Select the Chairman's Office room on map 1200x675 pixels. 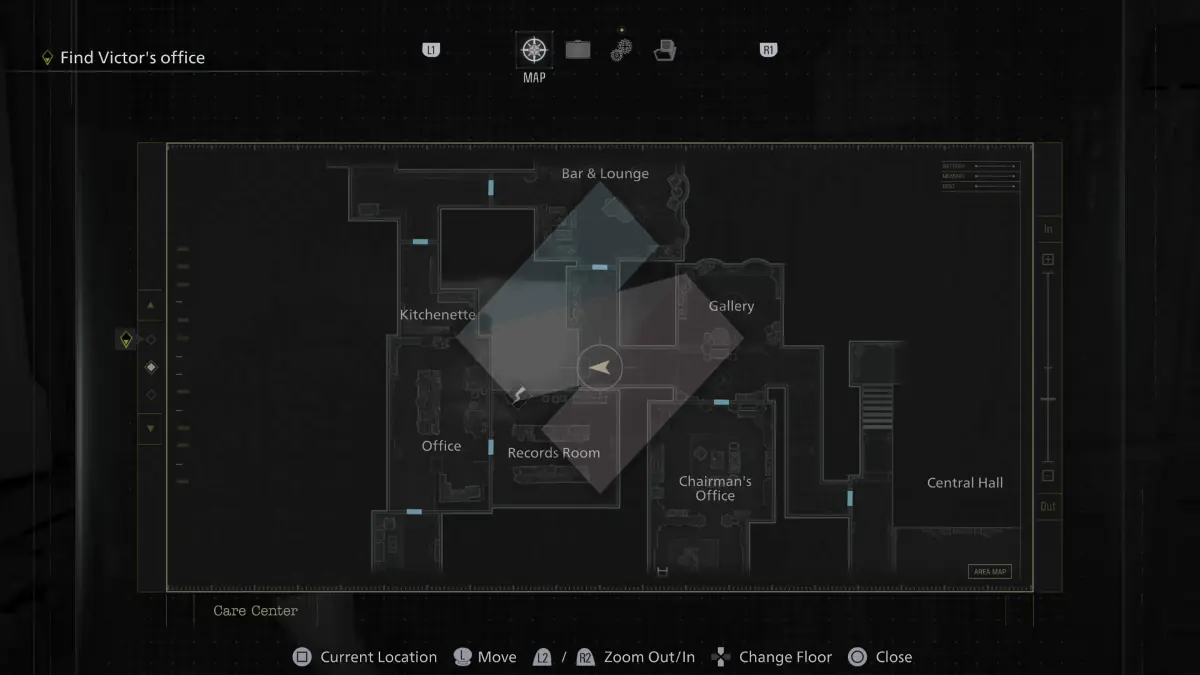[715, 488]
